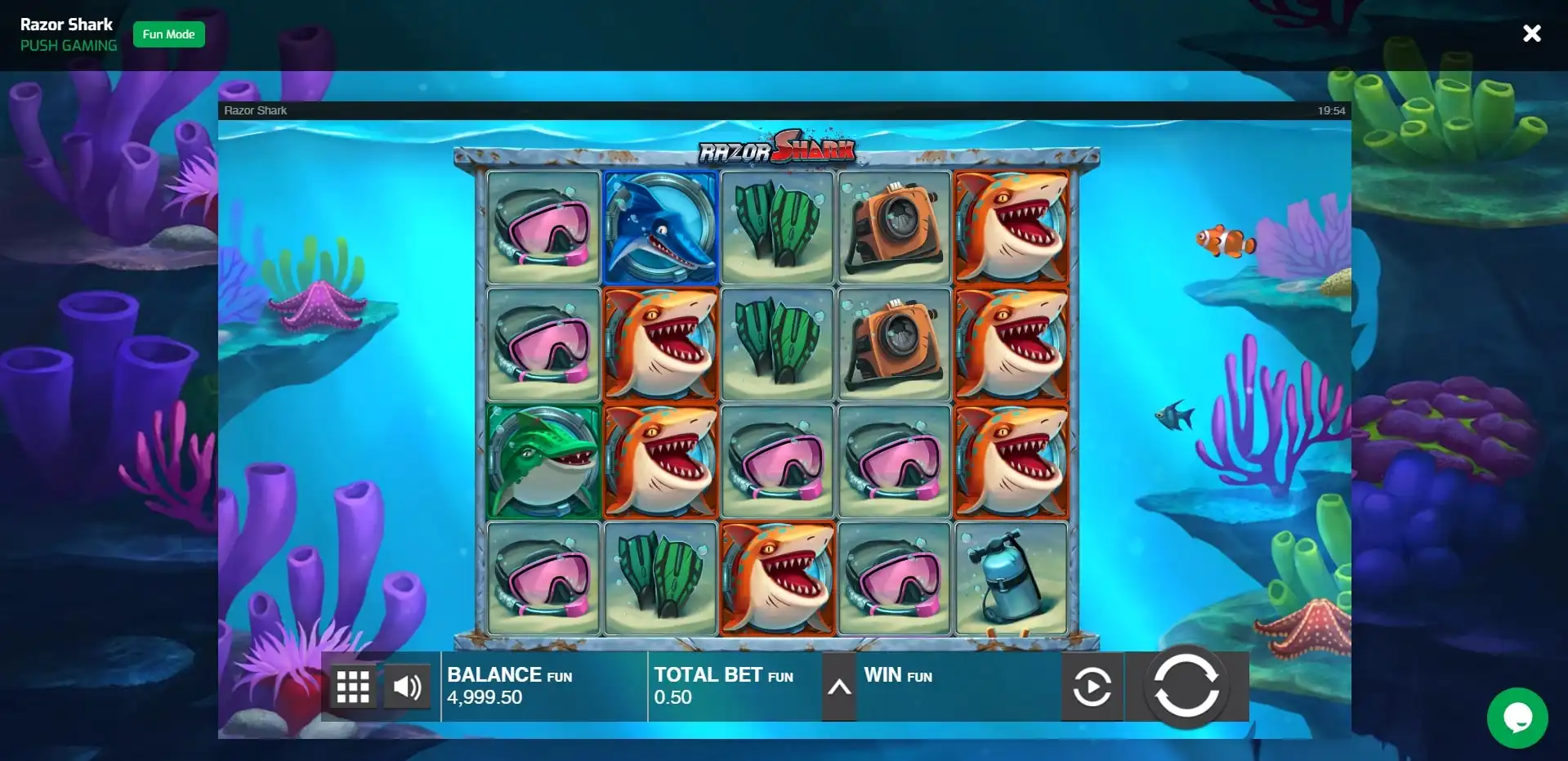
Task: Open the green live chat bubble
Action: click(1517, 718)
